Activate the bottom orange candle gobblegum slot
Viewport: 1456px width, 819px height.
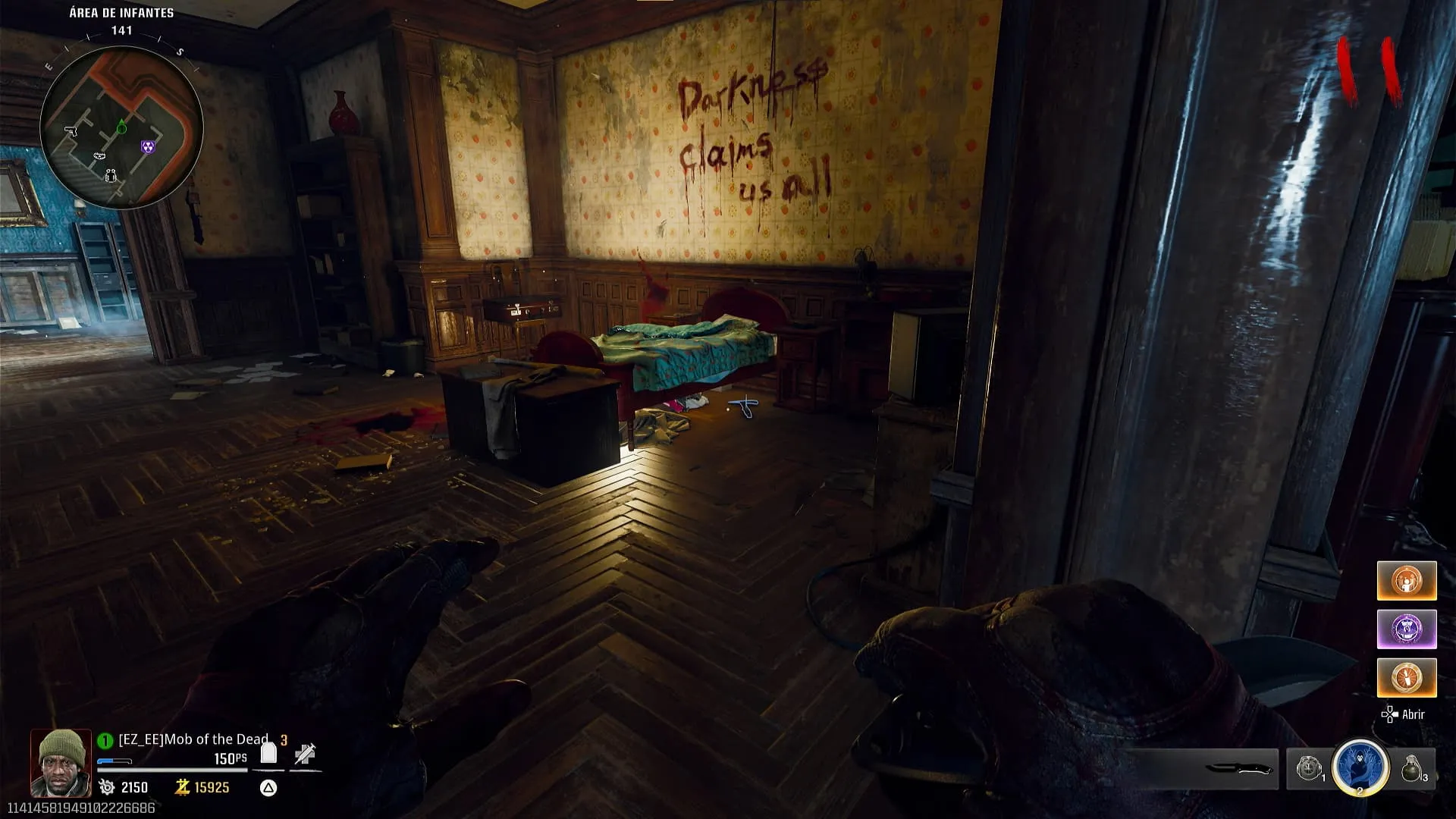coord(1407,677)
